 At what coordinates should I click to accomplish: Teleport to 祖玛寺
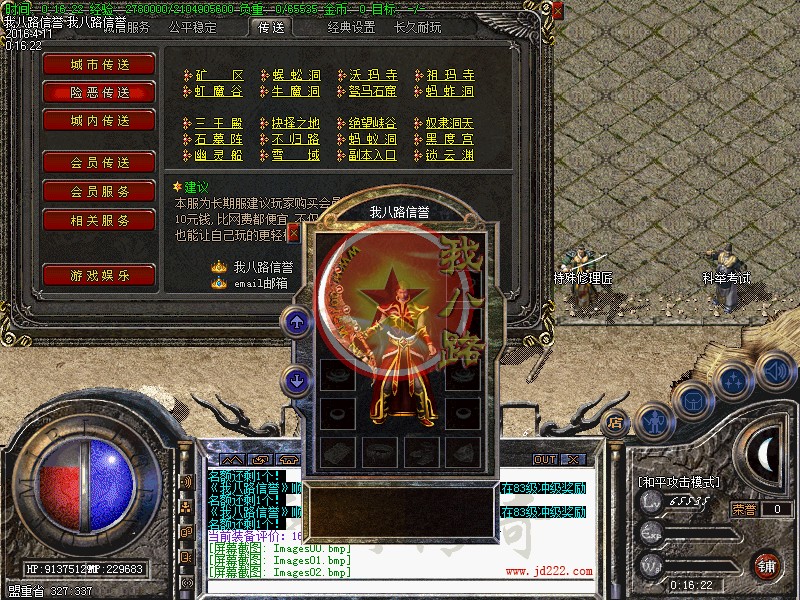[450, 75]
